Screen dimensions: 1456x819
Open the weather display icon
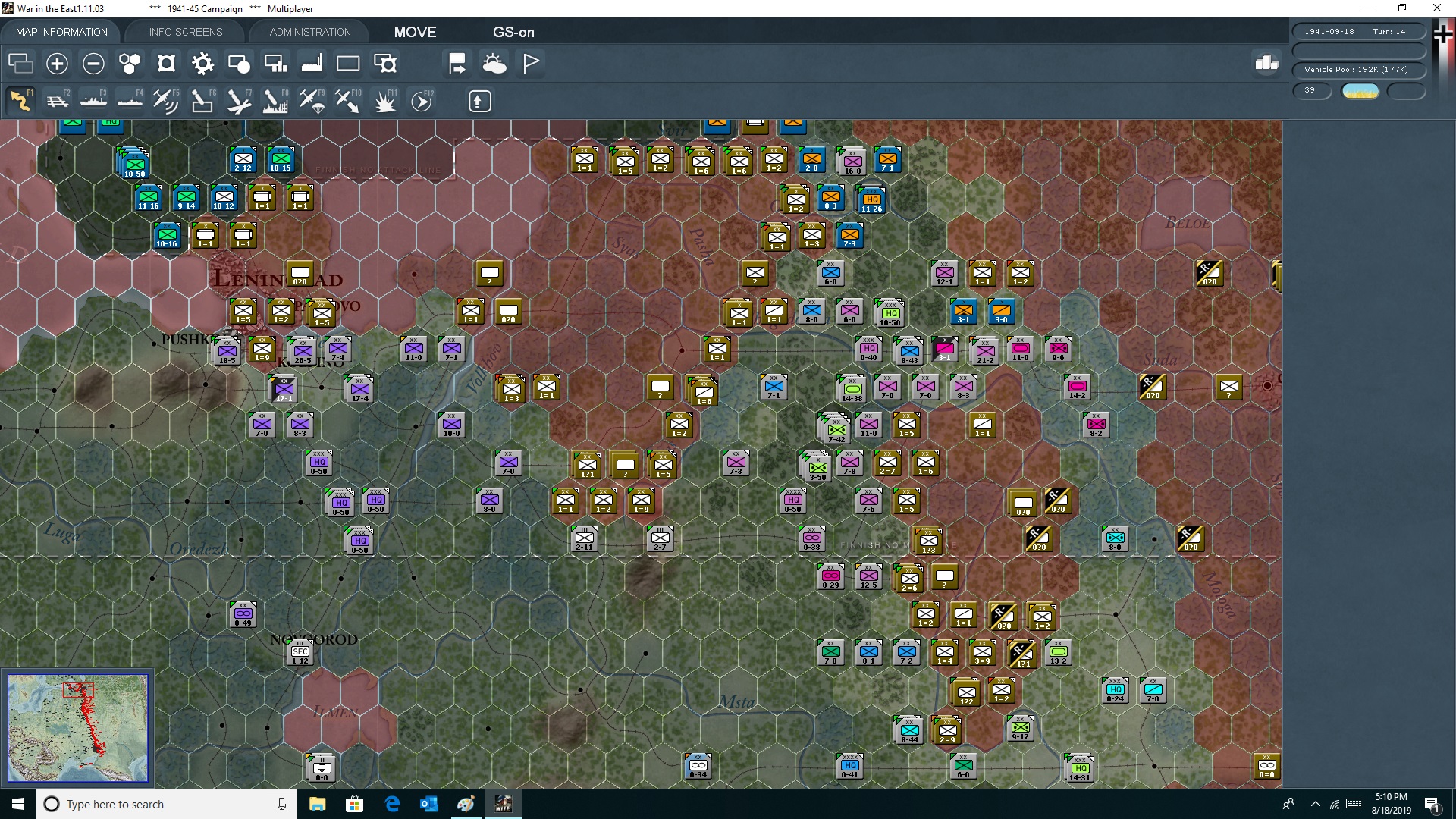pyautogui.click(x=495, y=64)
